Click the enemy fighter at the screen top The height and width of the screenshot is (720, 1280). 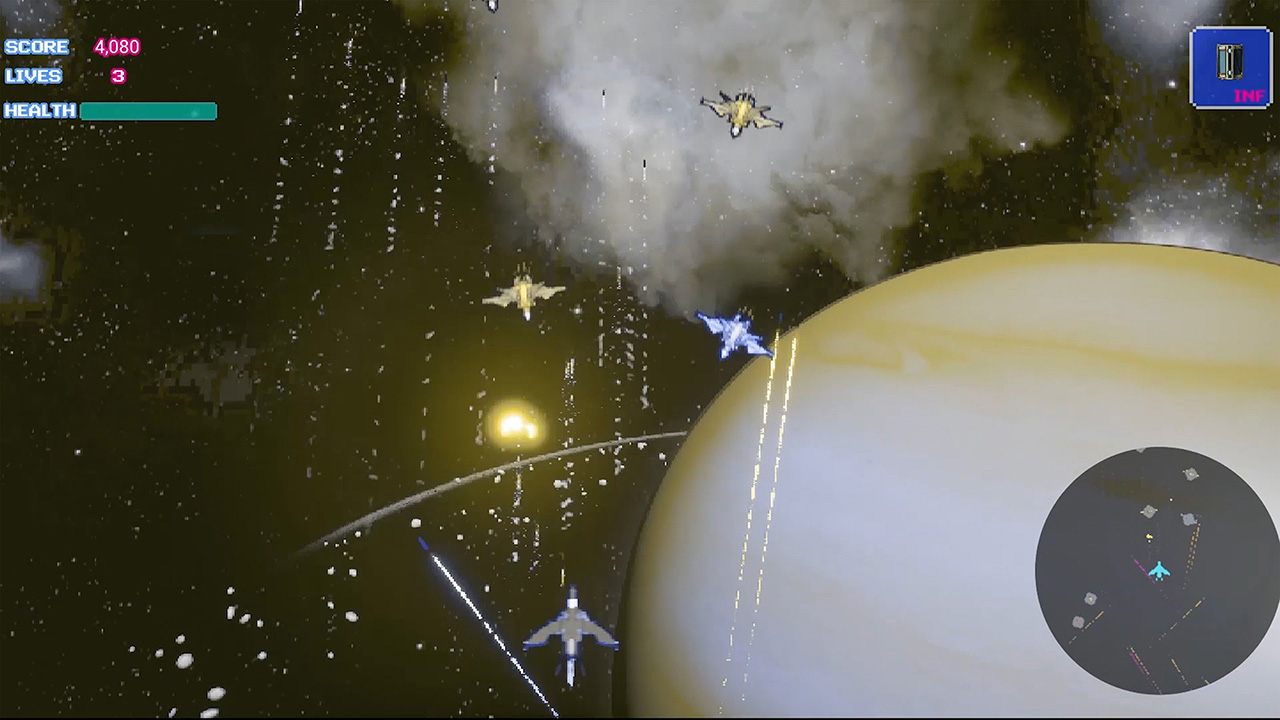pyautogui.click(x=740, y=113)
